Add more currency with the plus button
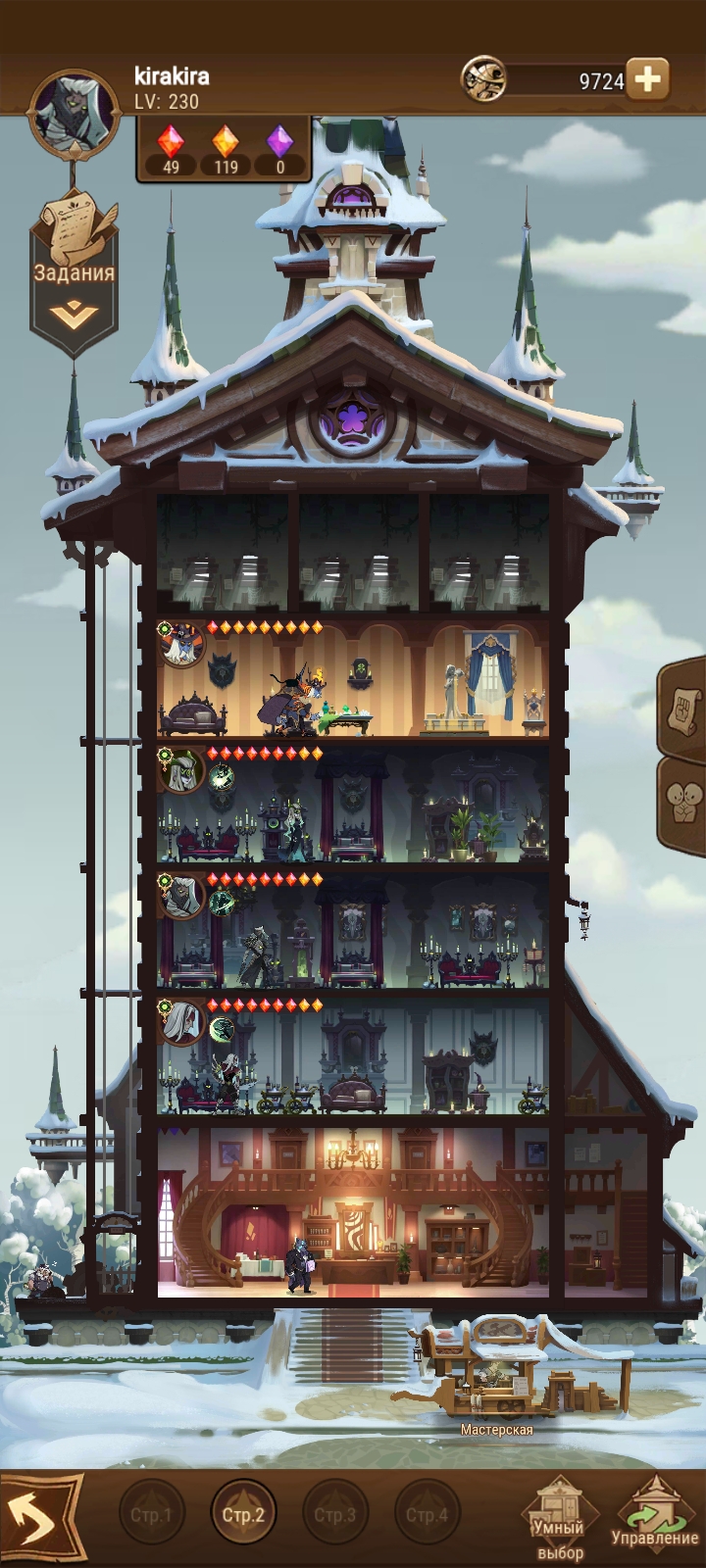706x1568 pixels. [647, 79]
